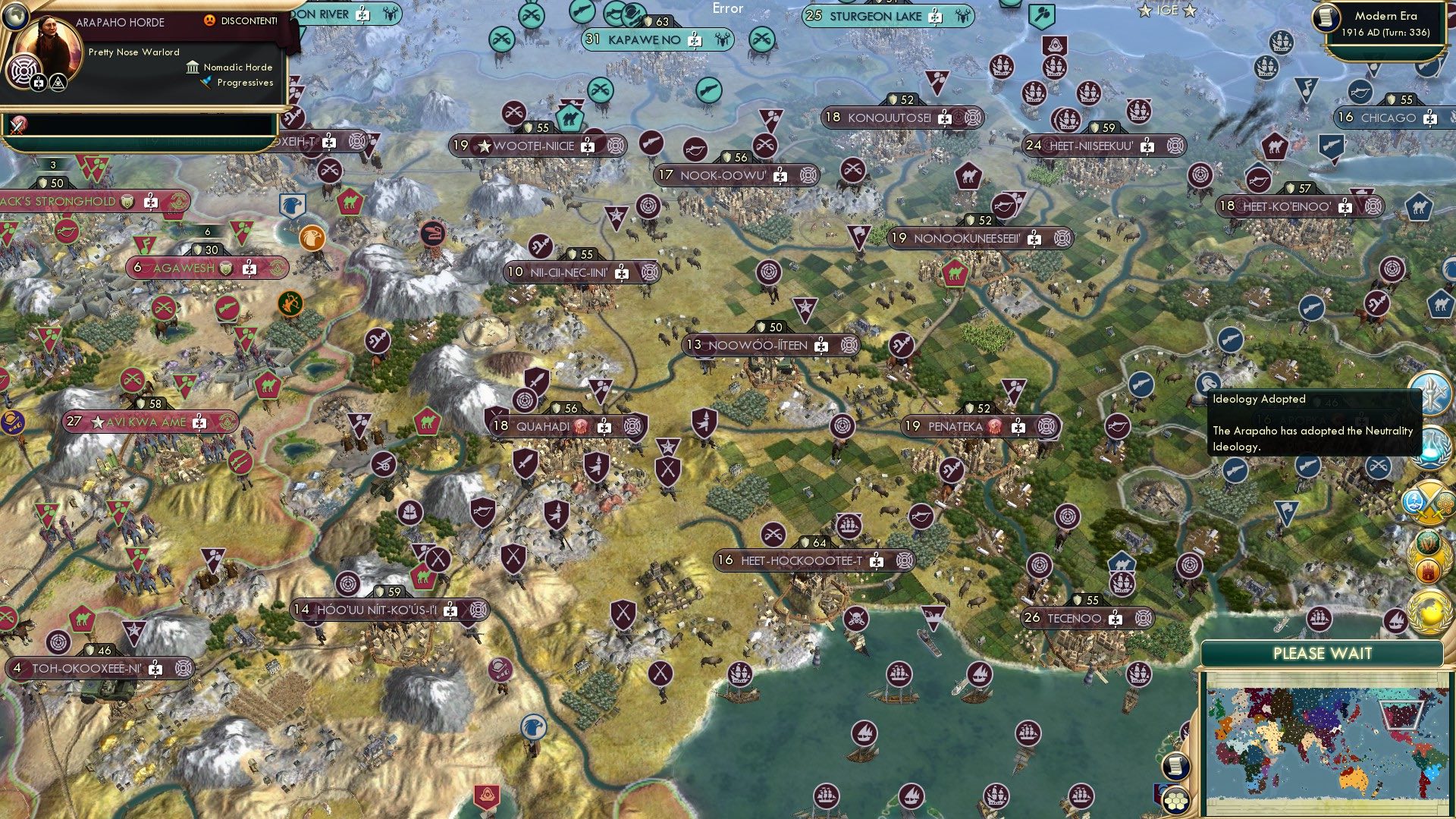Click the green laurel culture victory icon
This screenshot has height=819, width=1456.
point(1426,544)
